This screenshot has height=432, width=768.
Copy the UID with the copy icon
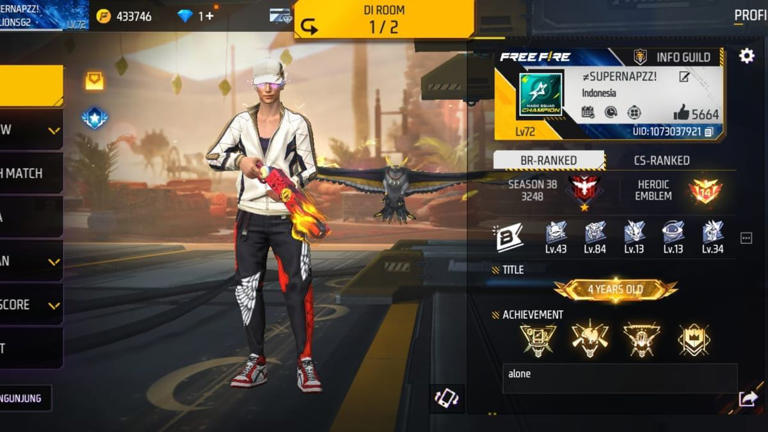pos(708,132)
